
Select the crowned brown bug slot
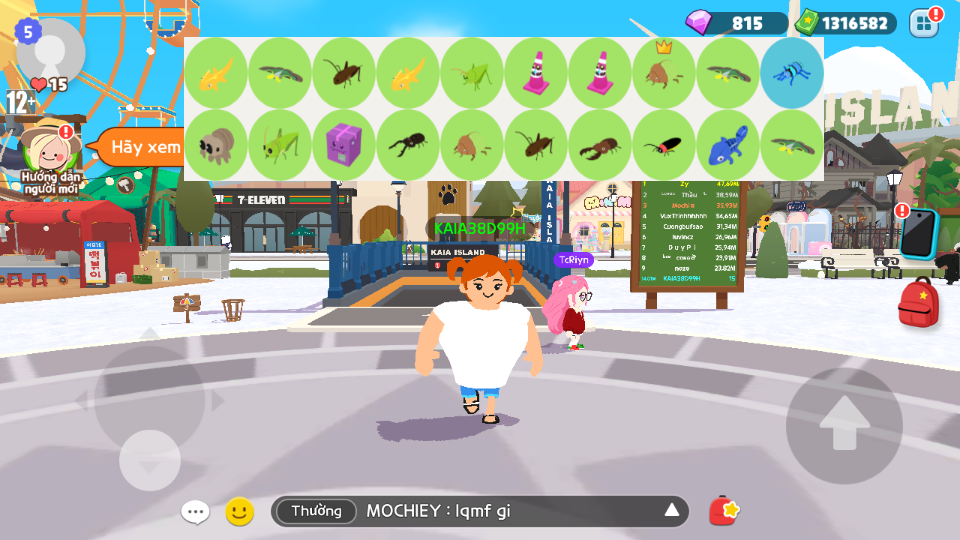click(664, 73)
